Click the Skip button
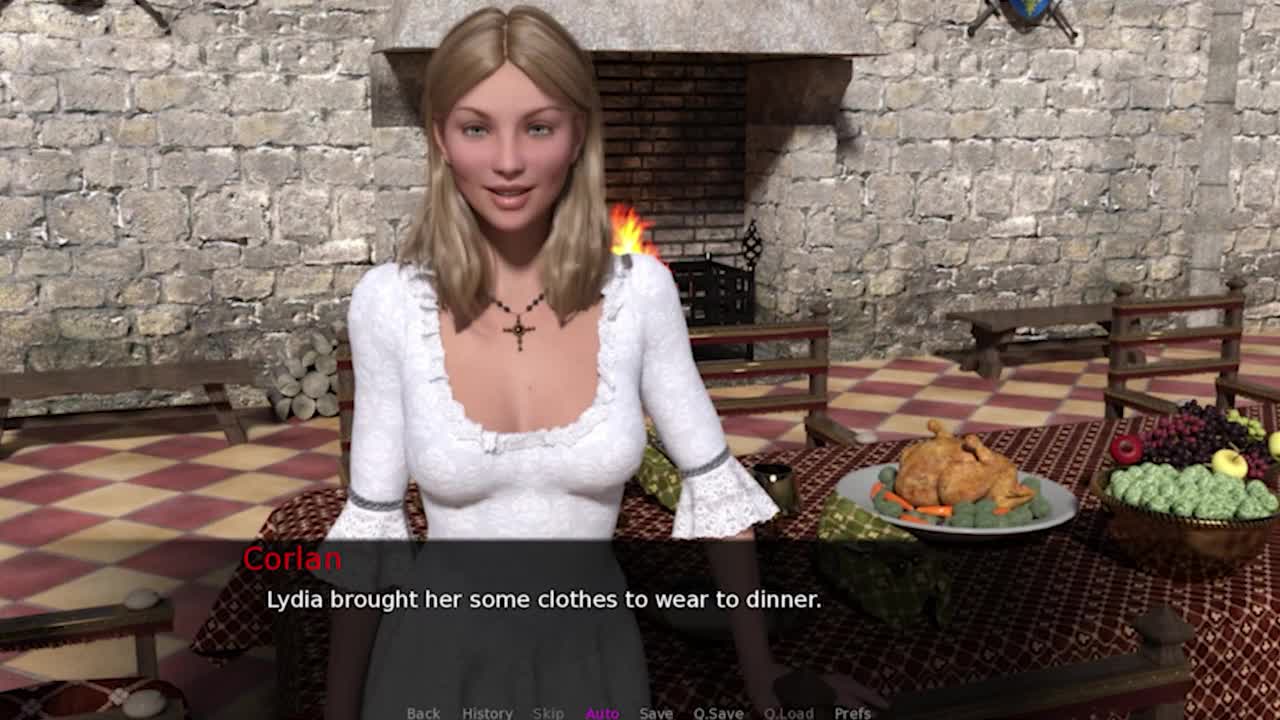 548,712
